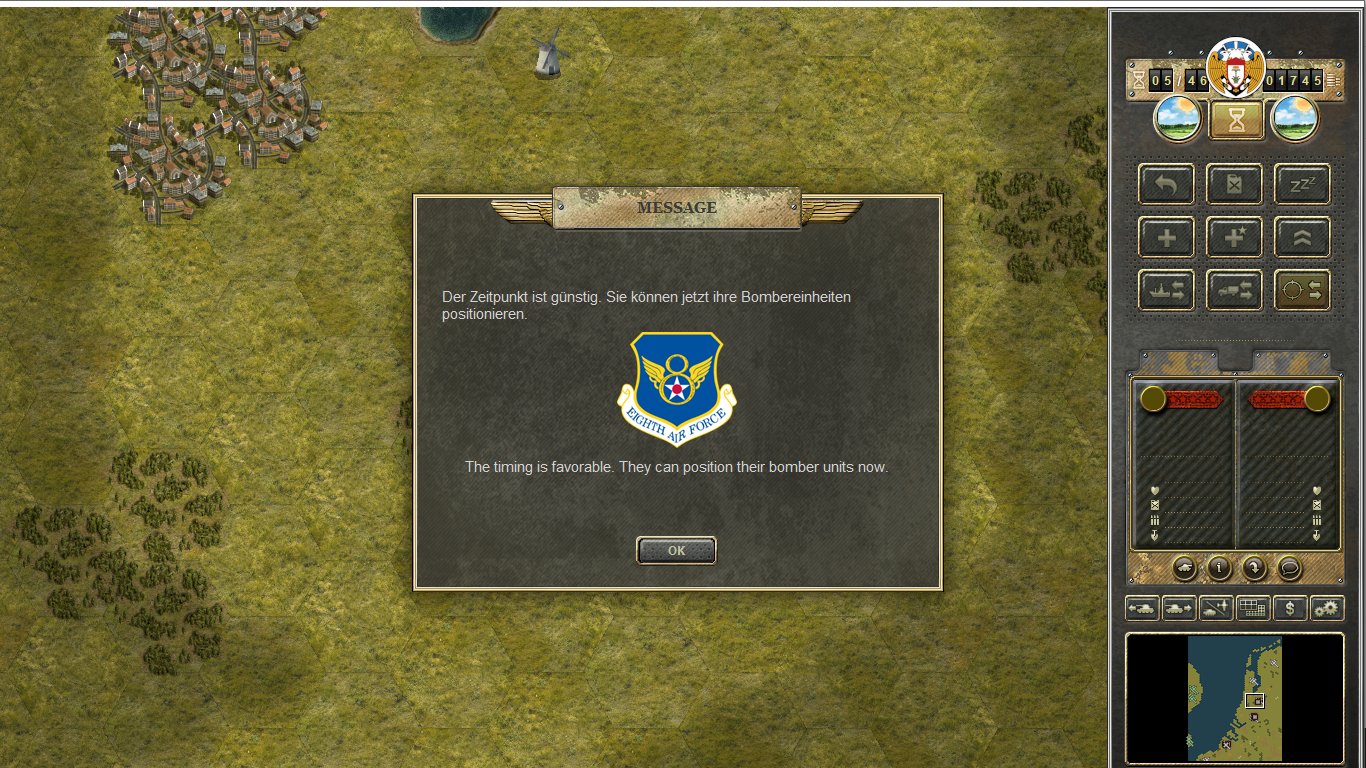
Task: Open the speech bubble message button
Action: tap(1290, 568)
